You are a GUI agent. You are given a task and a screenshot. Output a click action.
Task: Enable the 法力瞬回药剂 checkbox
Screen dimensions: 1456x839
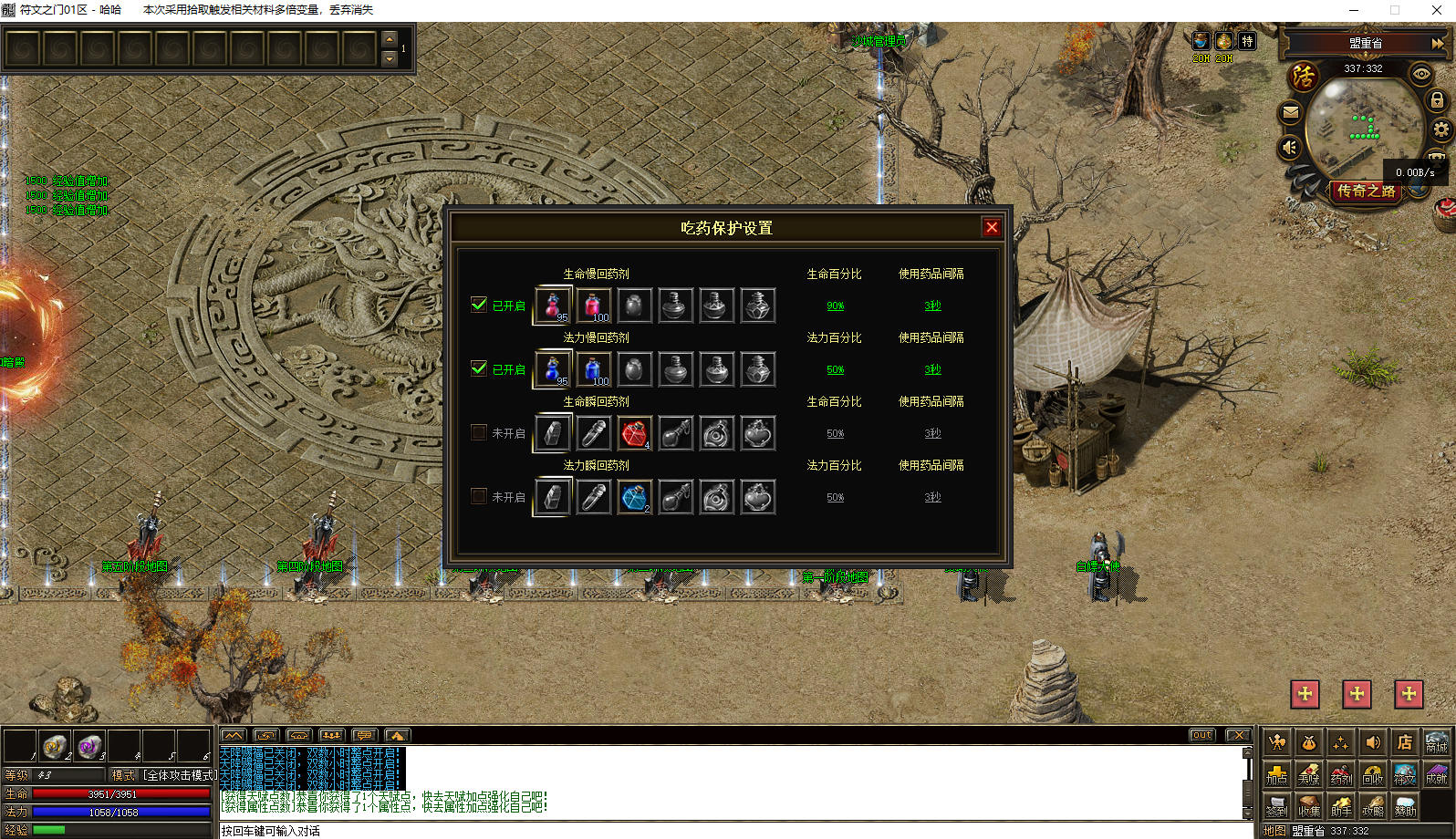click(479, 496)
